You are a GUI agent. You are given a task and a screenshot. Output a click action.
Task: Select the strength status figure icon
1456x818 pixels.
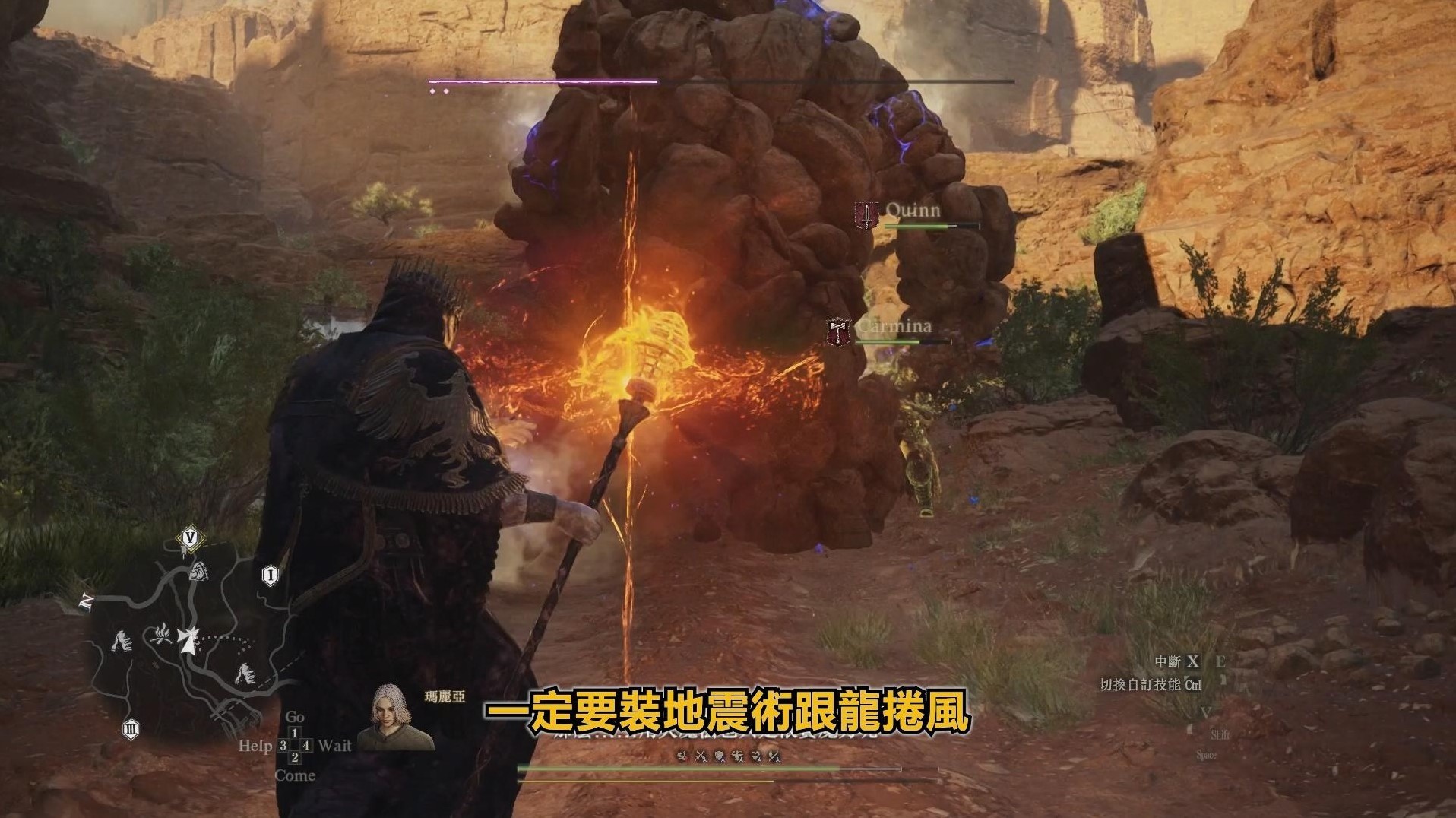pyautogui.click(x=738, y=756)
